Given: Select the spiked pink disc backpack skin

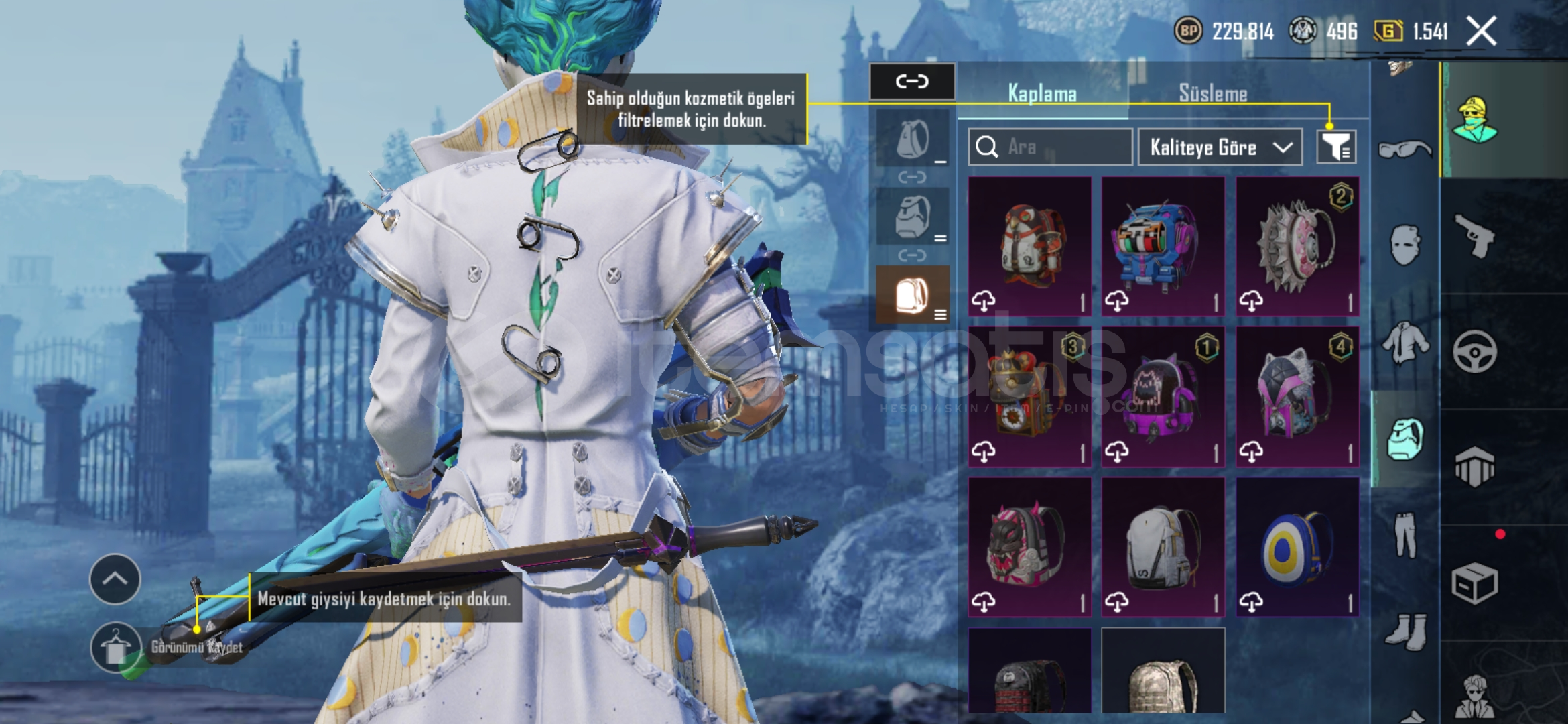Looking at the screenshot, I should (1297, 247).
